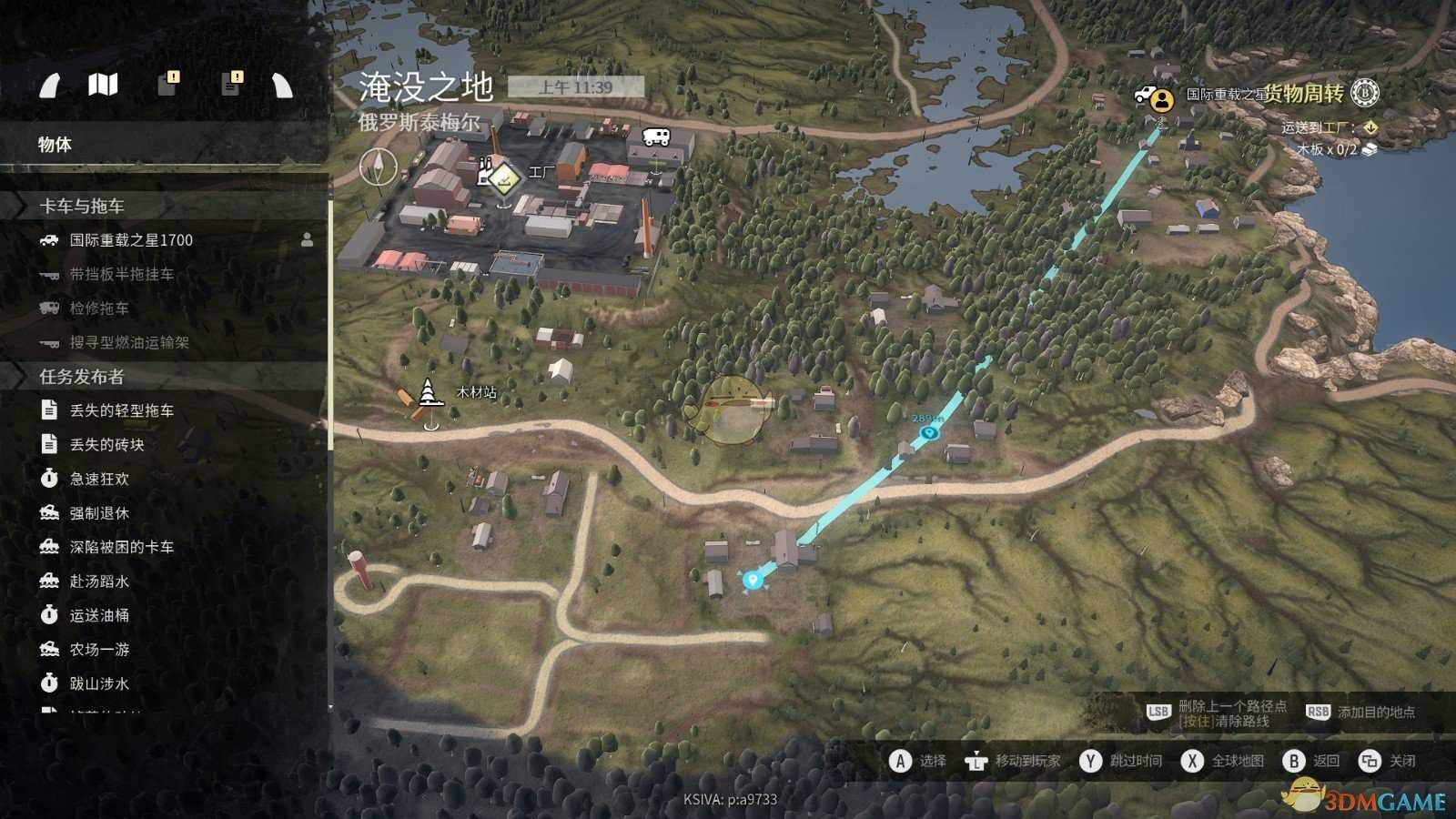Pick 搜寻型燃油运输架 from the list
Viewport: 1456px width, 819px height.
click(129, 342)
